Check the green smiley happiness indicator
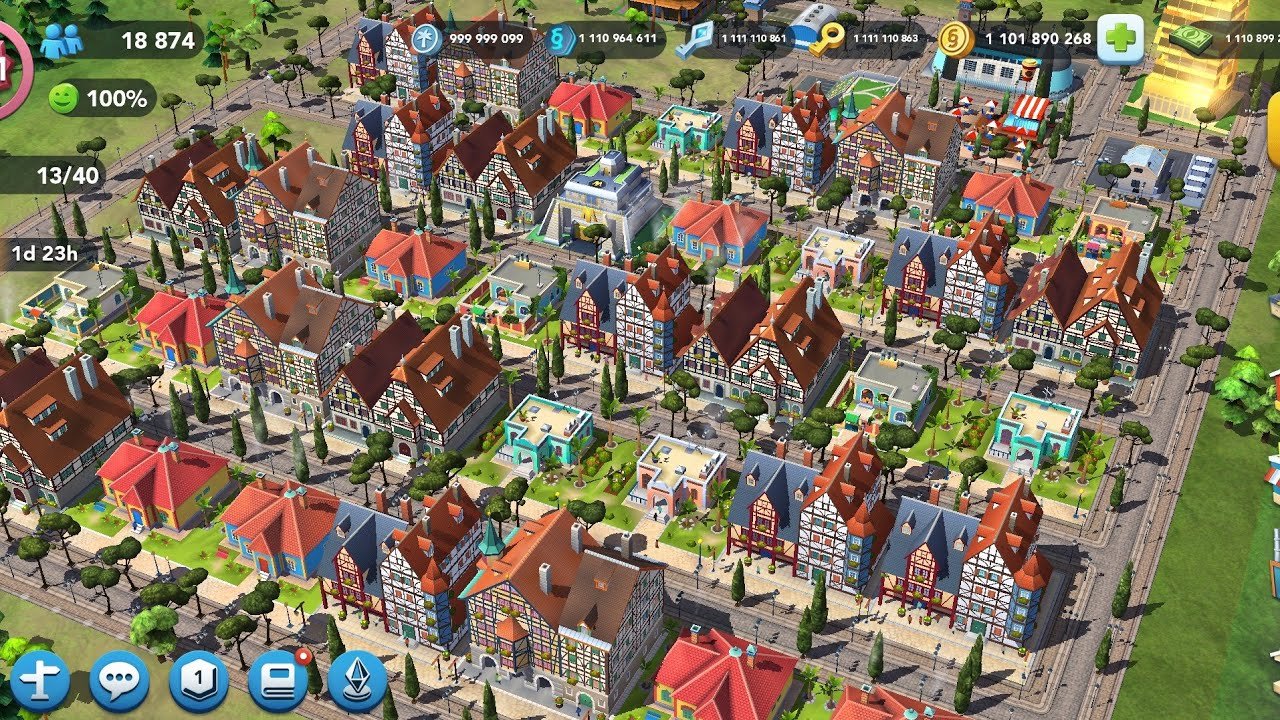This screenshot has height=720, width=1280. tap(102, 99)
